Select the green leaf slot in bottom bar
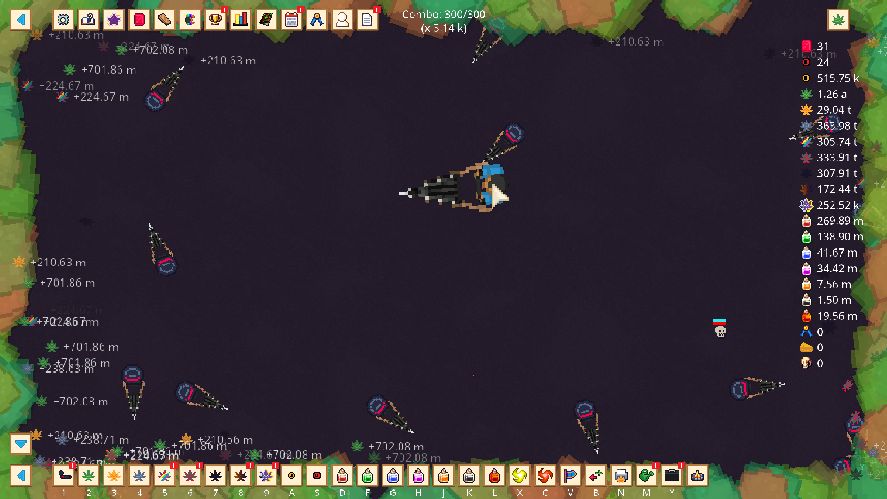Viewport: 887px width, 499px height. click(89, 474)
